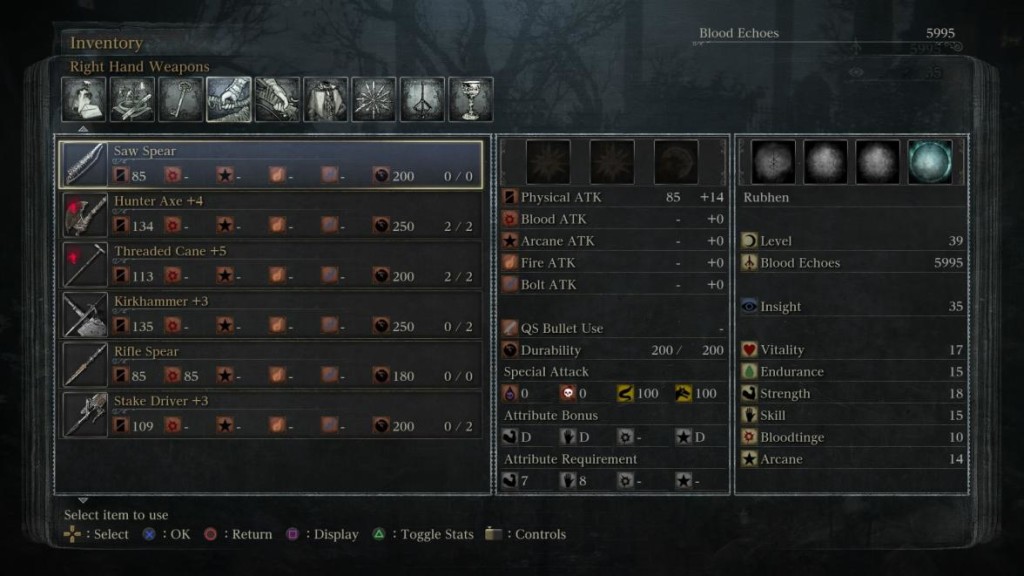Open the left hand weapons tab
The width and height of the screenshot is (1024, 576).
pyautogui.click(x=277, y=99)
